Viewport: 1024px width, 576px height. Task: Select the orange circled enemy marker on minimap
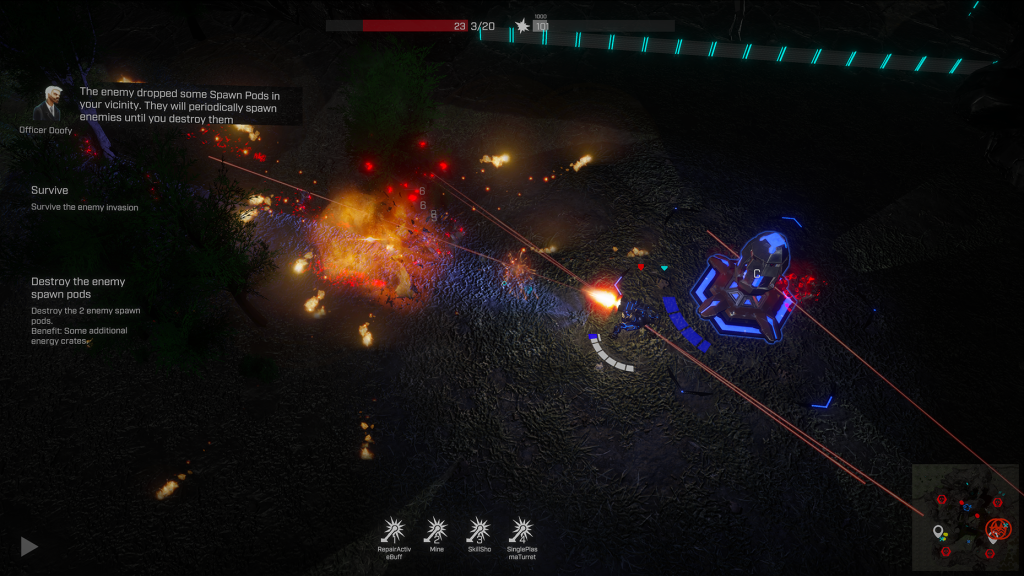[997, 529]
